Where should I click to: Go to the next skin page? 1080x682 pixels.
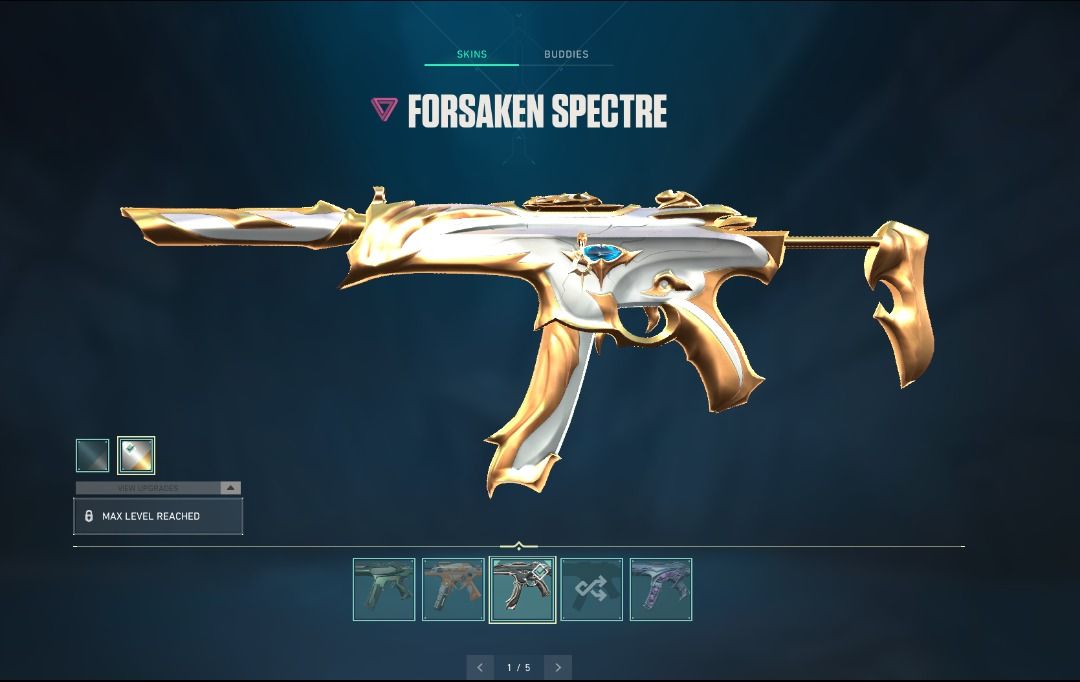[558, 667]
